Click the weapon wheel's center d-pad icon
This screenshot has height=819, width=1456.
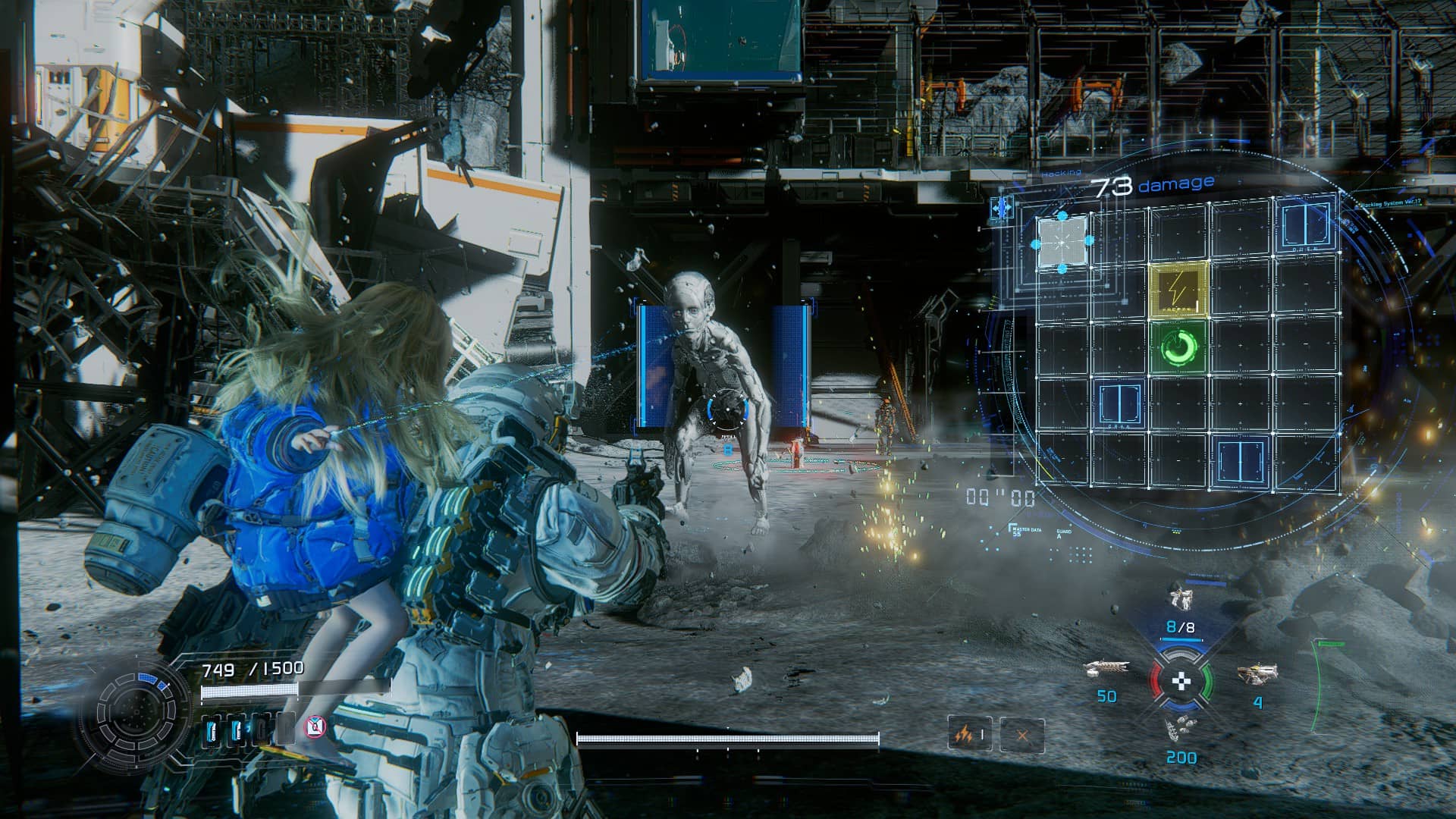click(1181, 681)
